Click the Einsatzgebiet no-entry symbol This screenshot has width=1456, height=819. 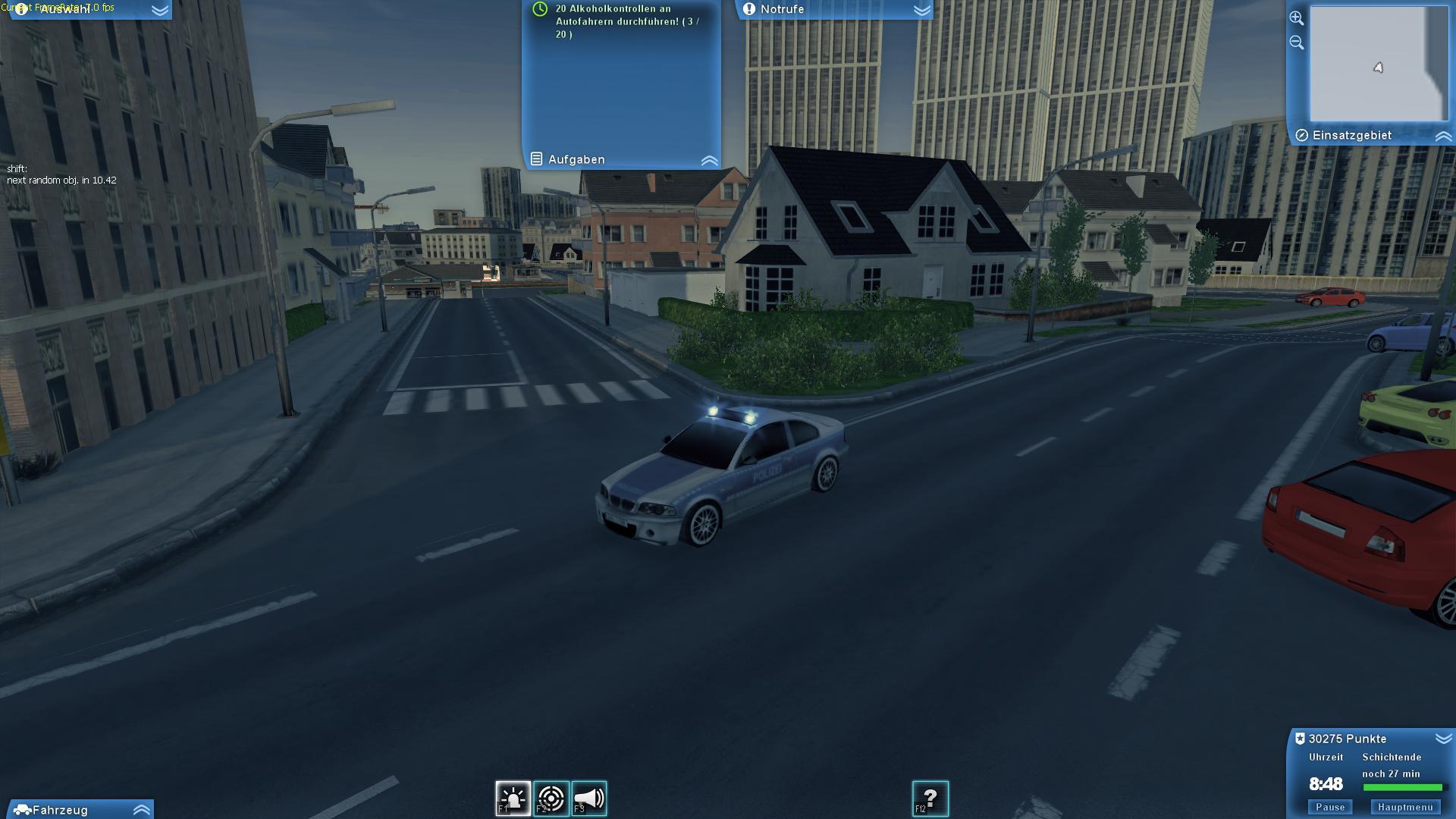1302,135
